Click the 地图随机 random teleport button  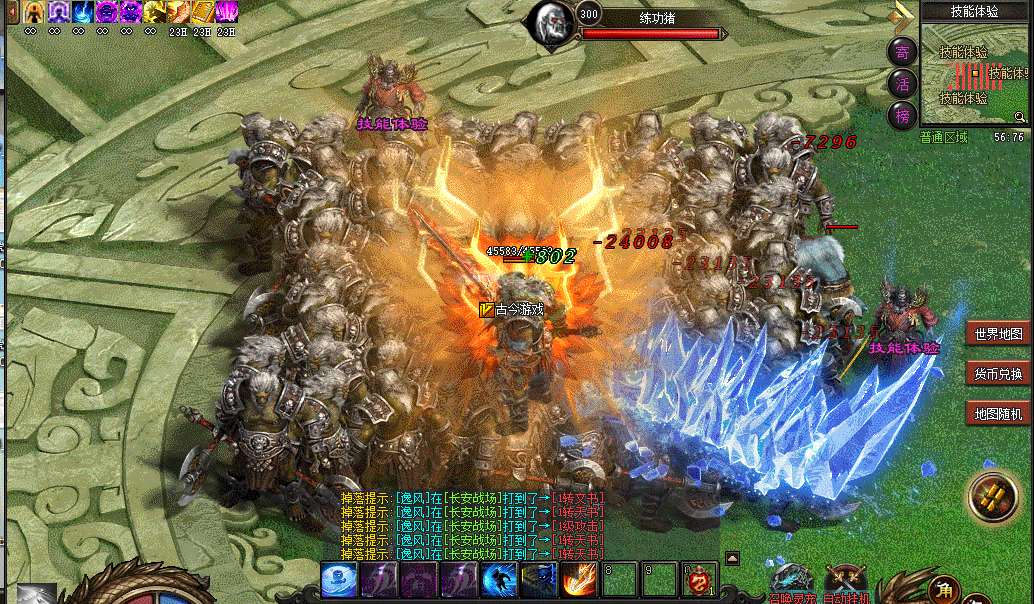998,413
